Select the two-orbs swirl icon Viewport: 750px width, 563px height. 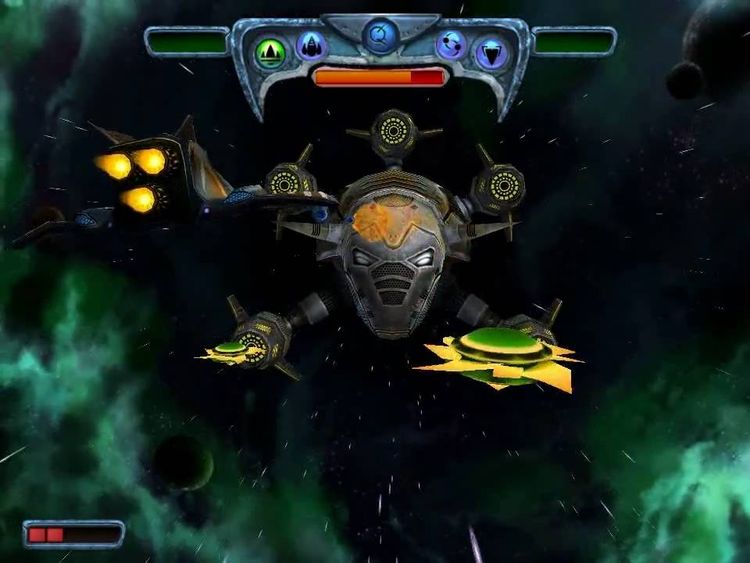point(451,45)
